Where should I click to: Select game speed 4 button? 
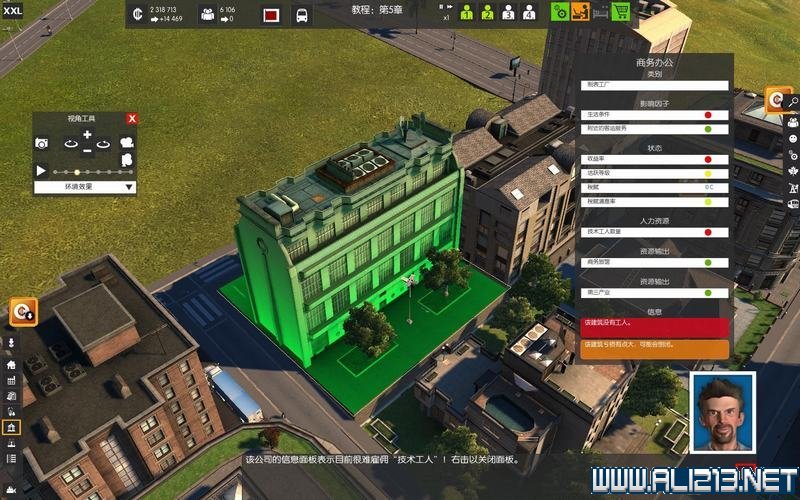pos(528,13)
